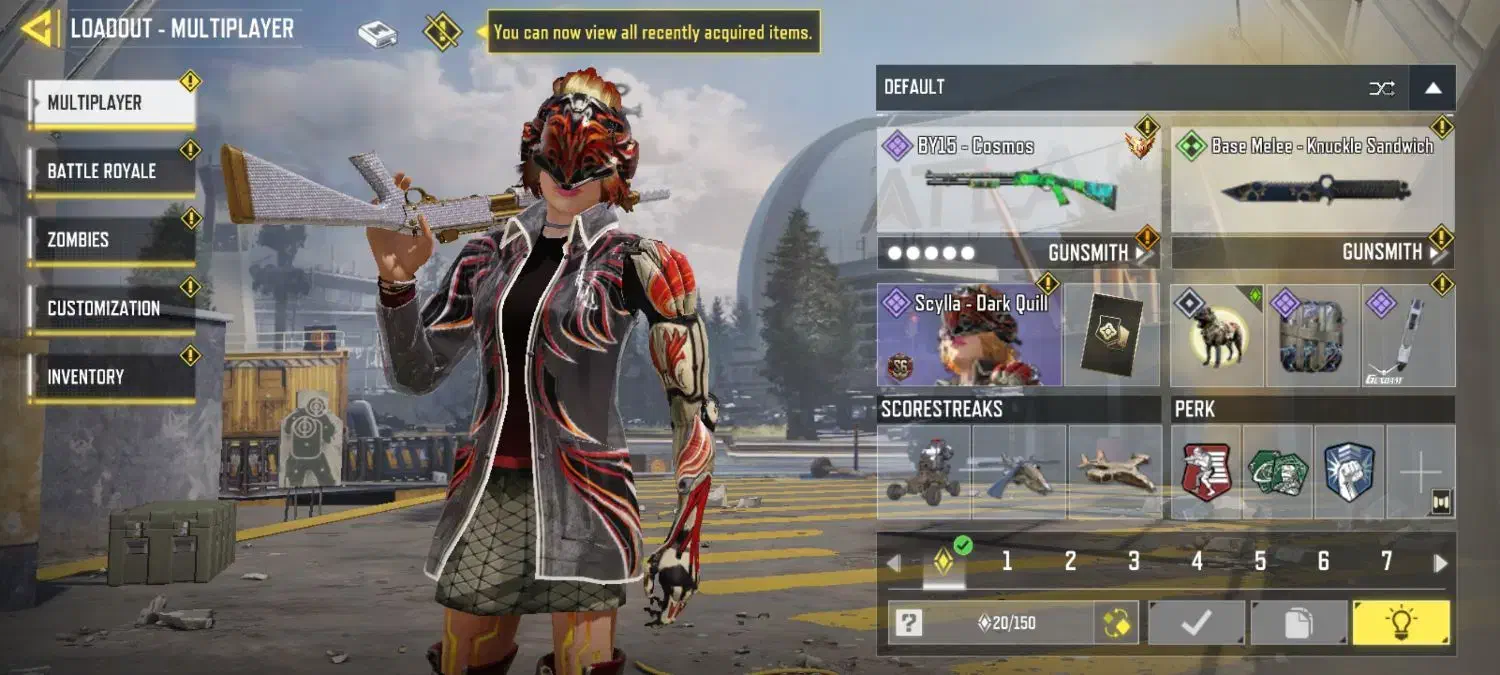This screenshot has width=1500, height=675.
Task: Open the Battle Royale loadout tab
Action: [112, 171]
